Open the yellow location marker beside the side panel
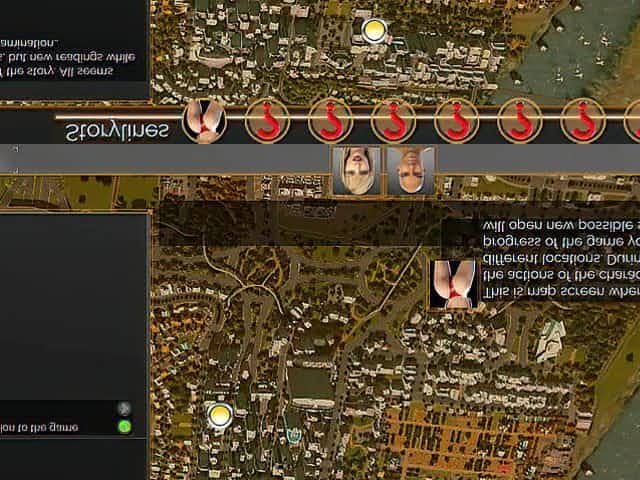 pos(217,415)
